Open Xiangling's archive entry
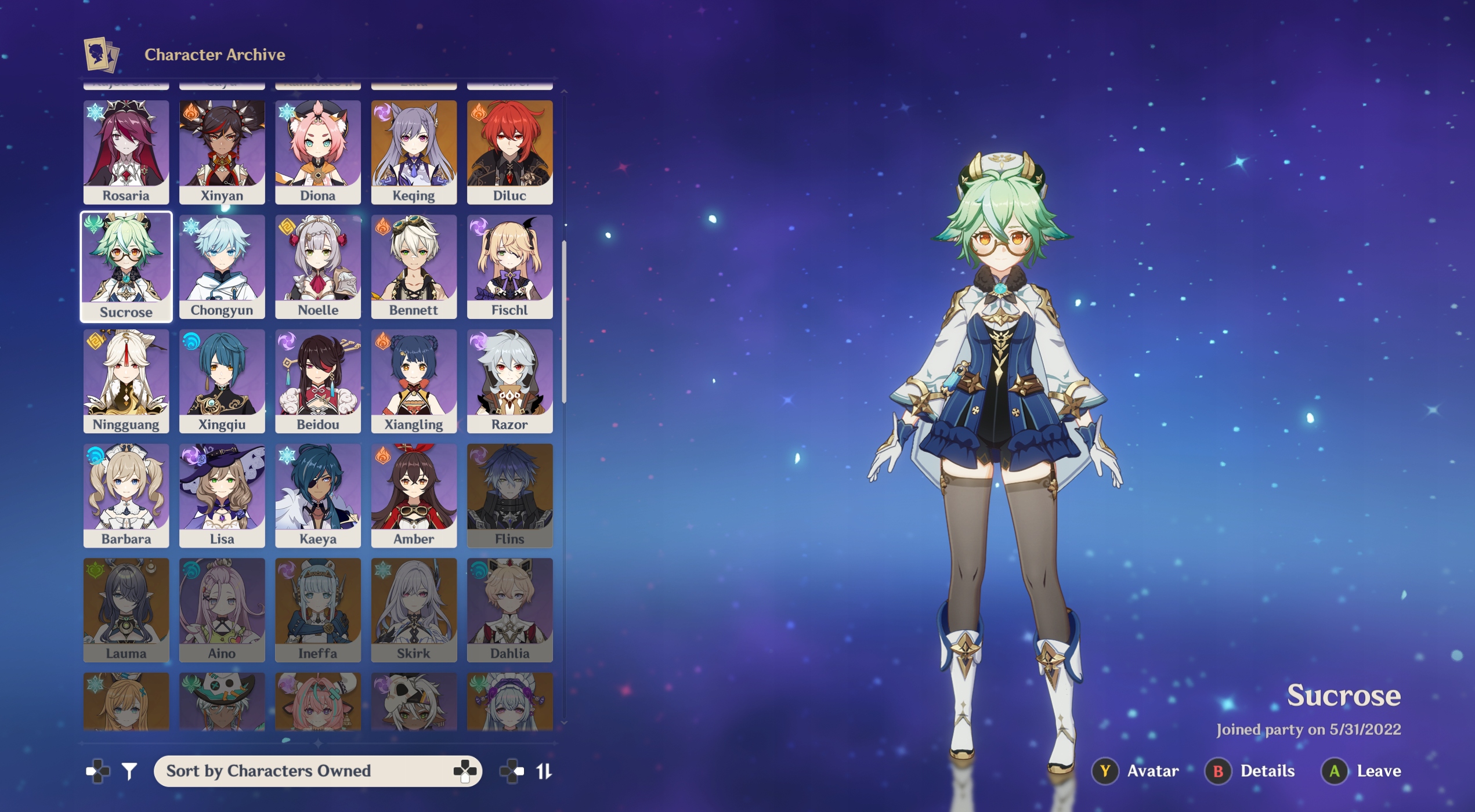This screenshot has height=812, width=1475. [414, 380]
